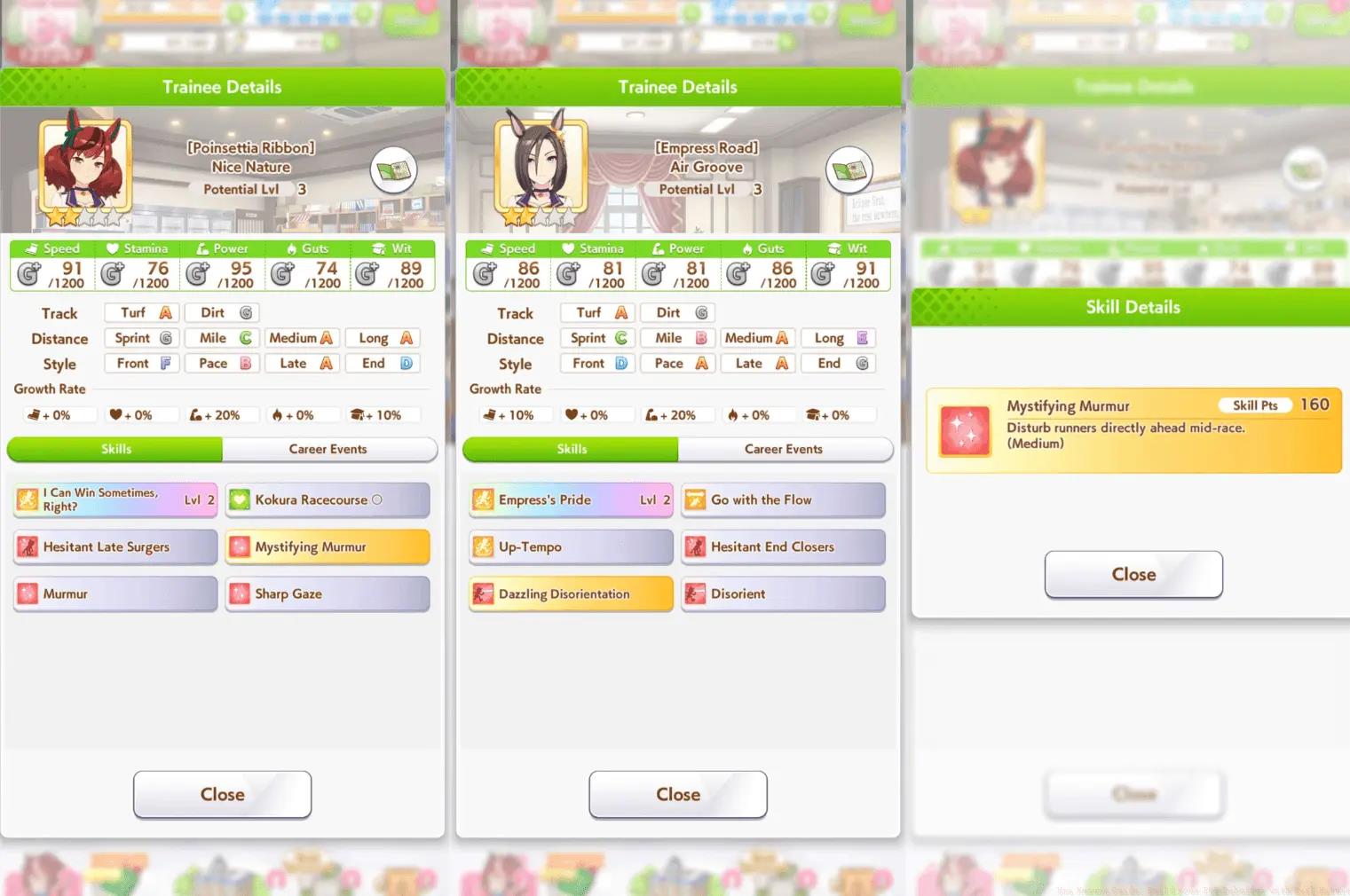The width and height of the screenshot is (1350, 896).
Task: View the Hesitant Late Surgers skill
Action: (115, 547)
